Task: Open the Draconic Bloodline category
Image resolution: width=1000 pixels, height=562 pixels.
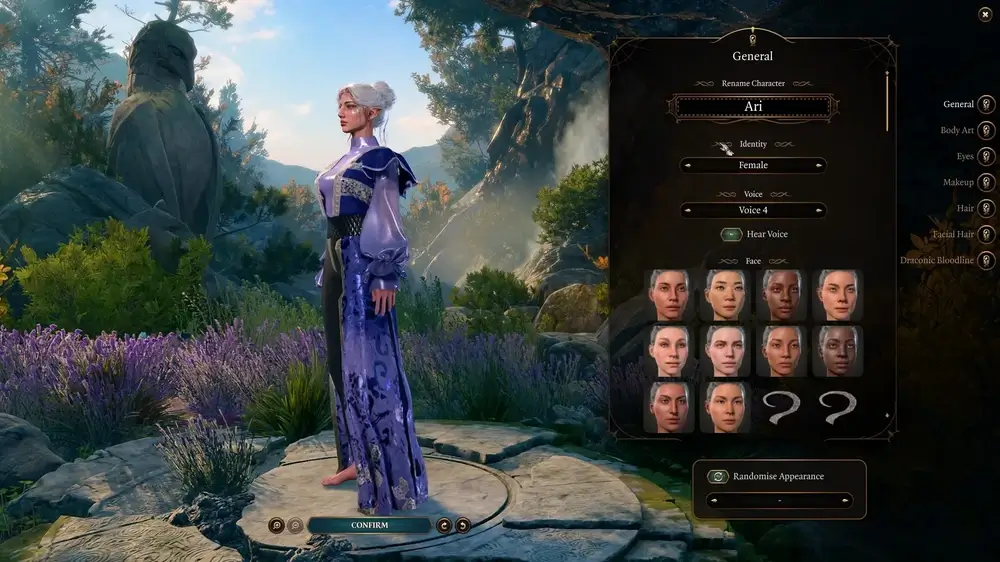Action: point(986,260)
